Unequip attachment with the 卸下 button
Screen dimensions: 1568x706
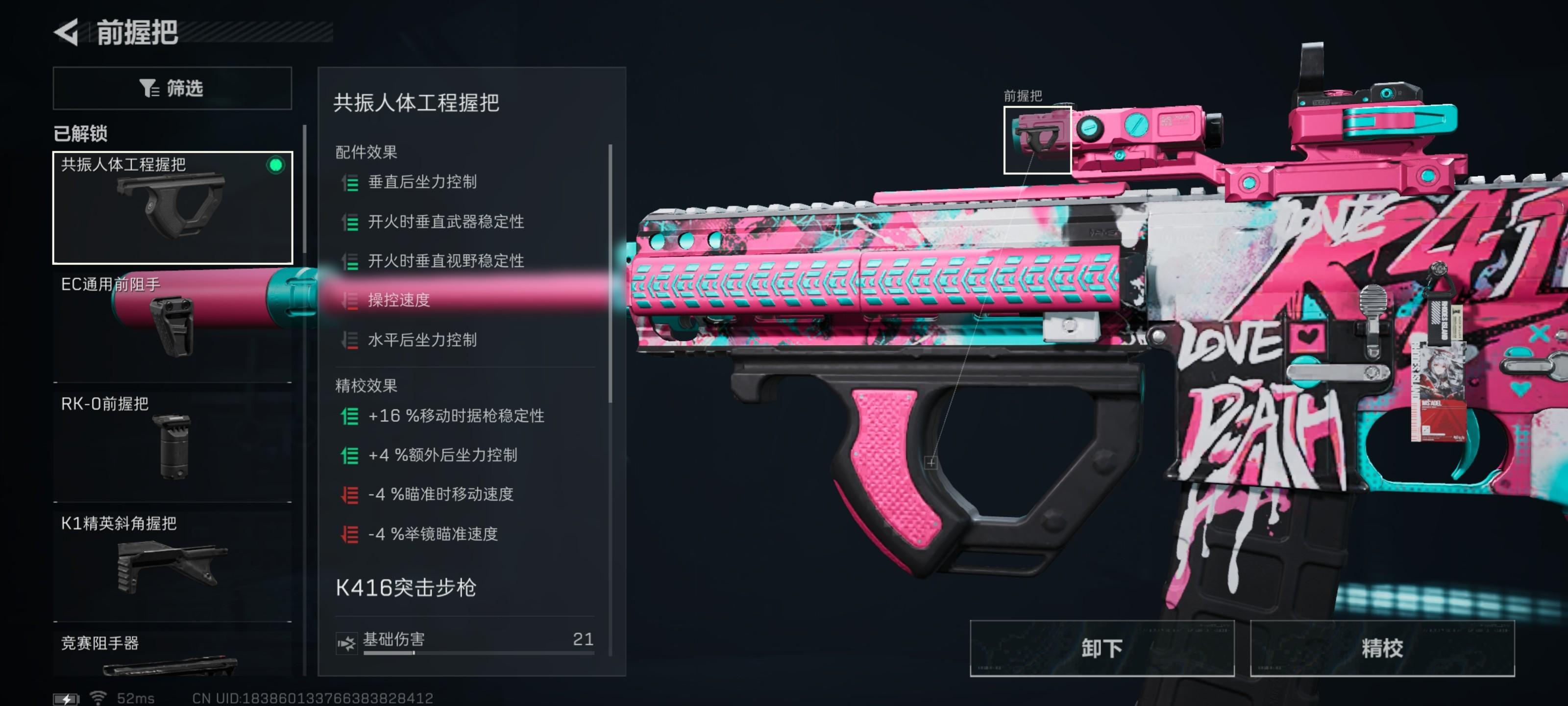(x=1102, y=648)
